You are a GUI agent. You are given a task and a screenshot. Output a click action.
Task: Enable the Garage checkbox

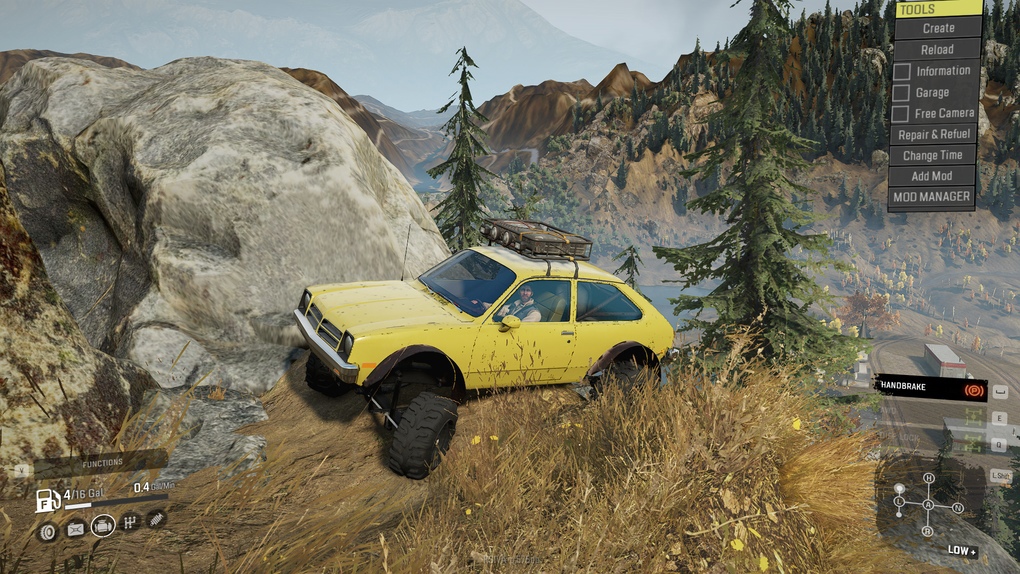coord(902,92)
